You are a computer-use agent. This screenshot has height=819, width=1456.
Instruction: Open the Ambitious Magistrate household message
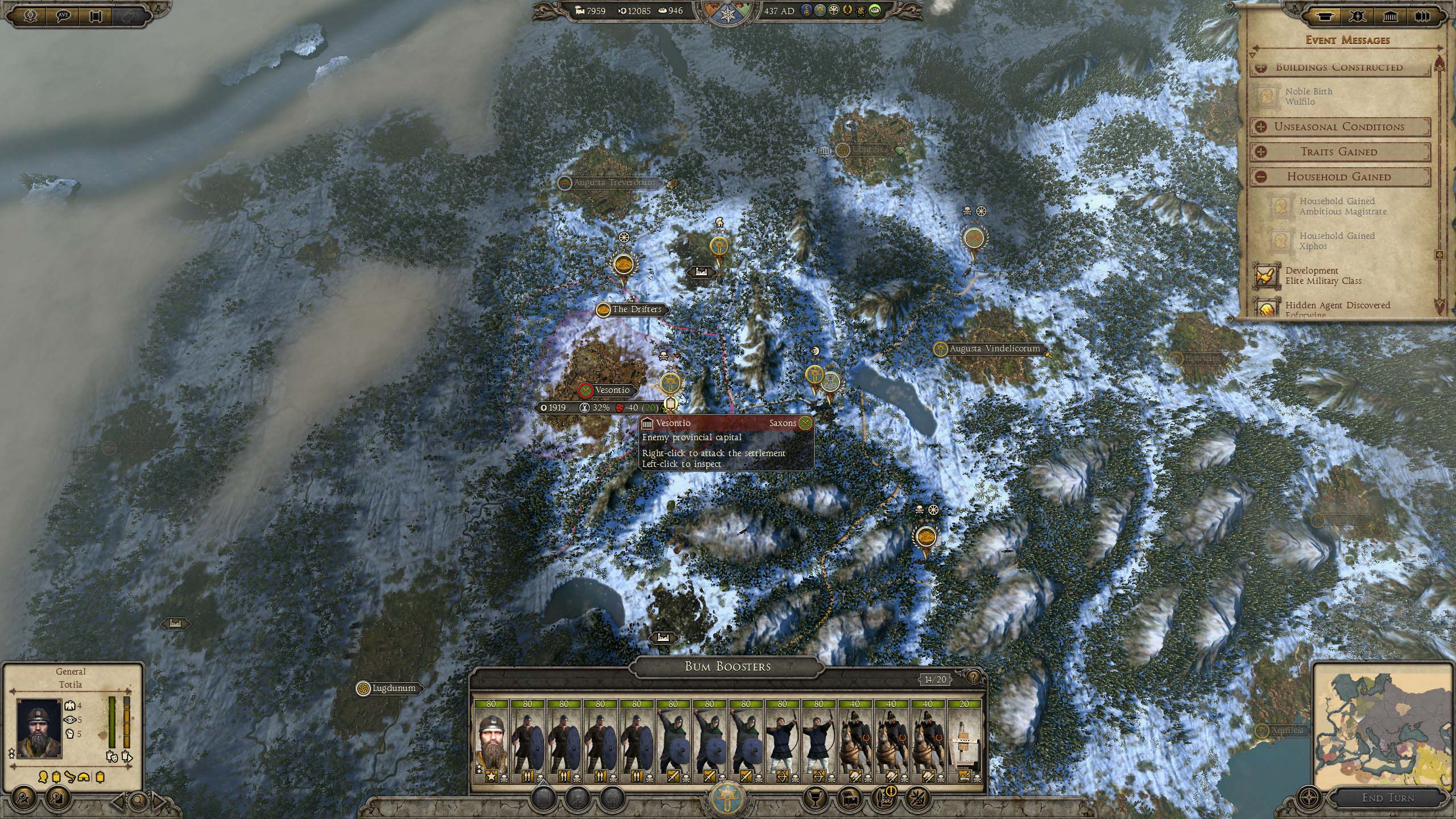(1343, 206)
